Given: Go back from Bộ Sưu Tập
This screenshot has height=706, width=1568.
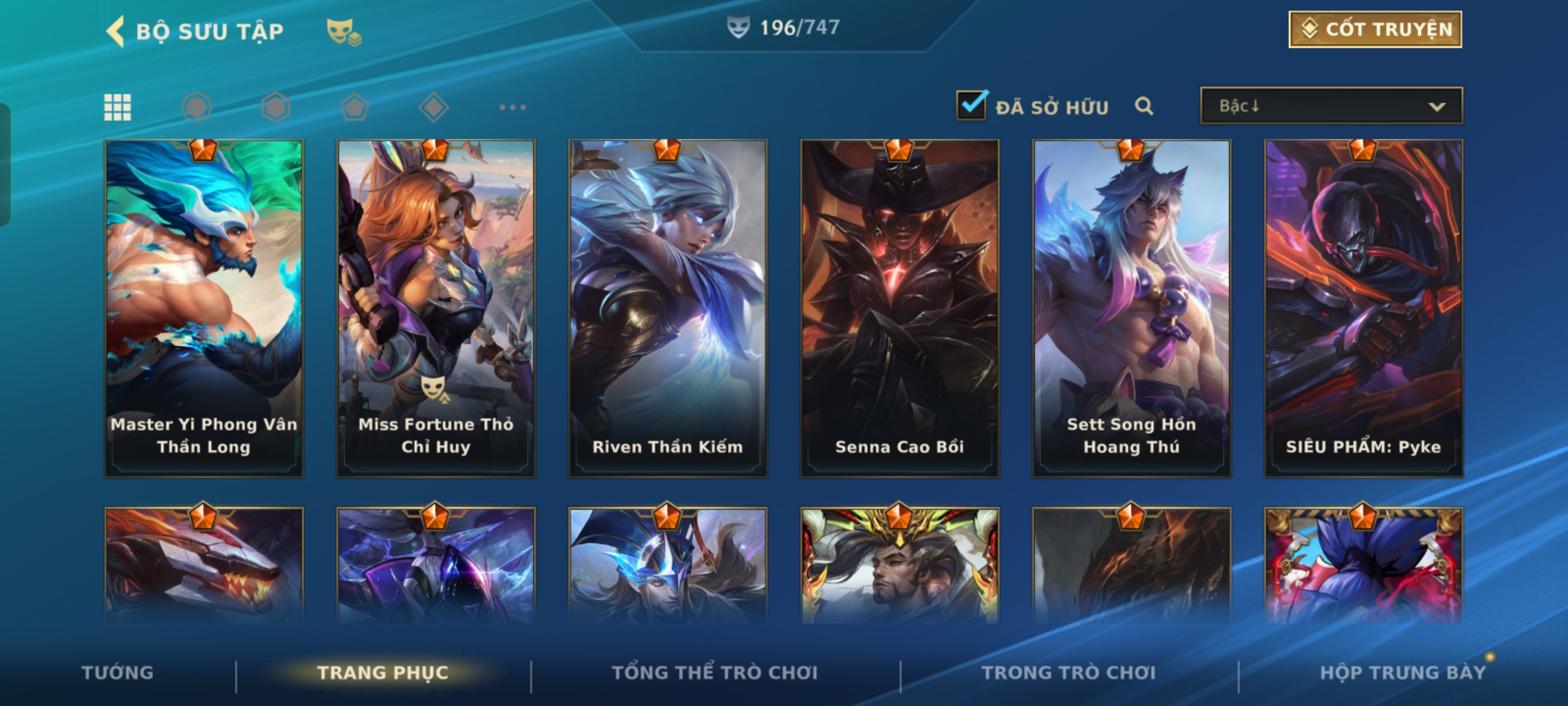Looking at the screenshot, I should (x=116, y=31).
